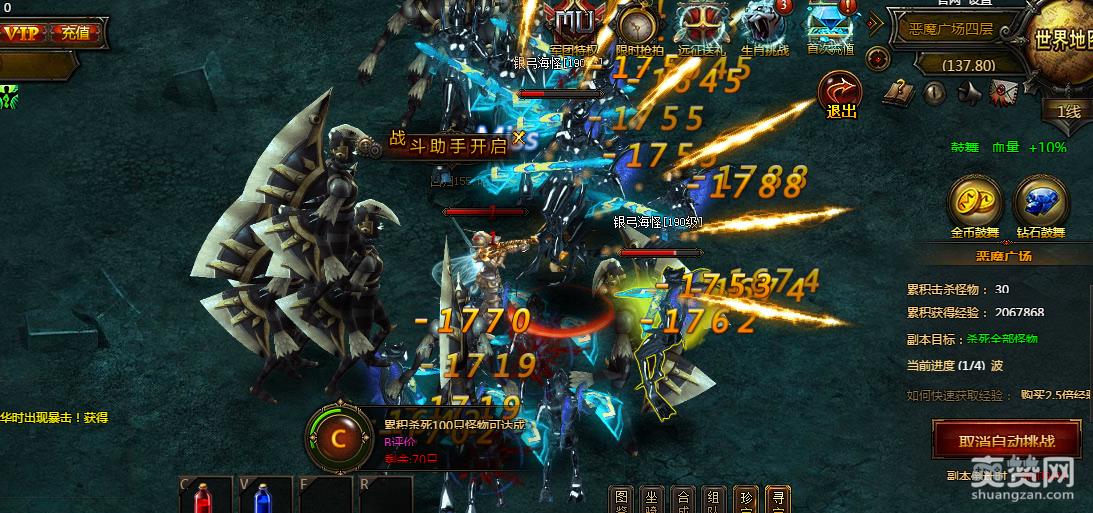Close the 战斗助手开启 battle assistant banner
Image resolution: width=1093 pixels, height=513 pixels.
(518, 137)
